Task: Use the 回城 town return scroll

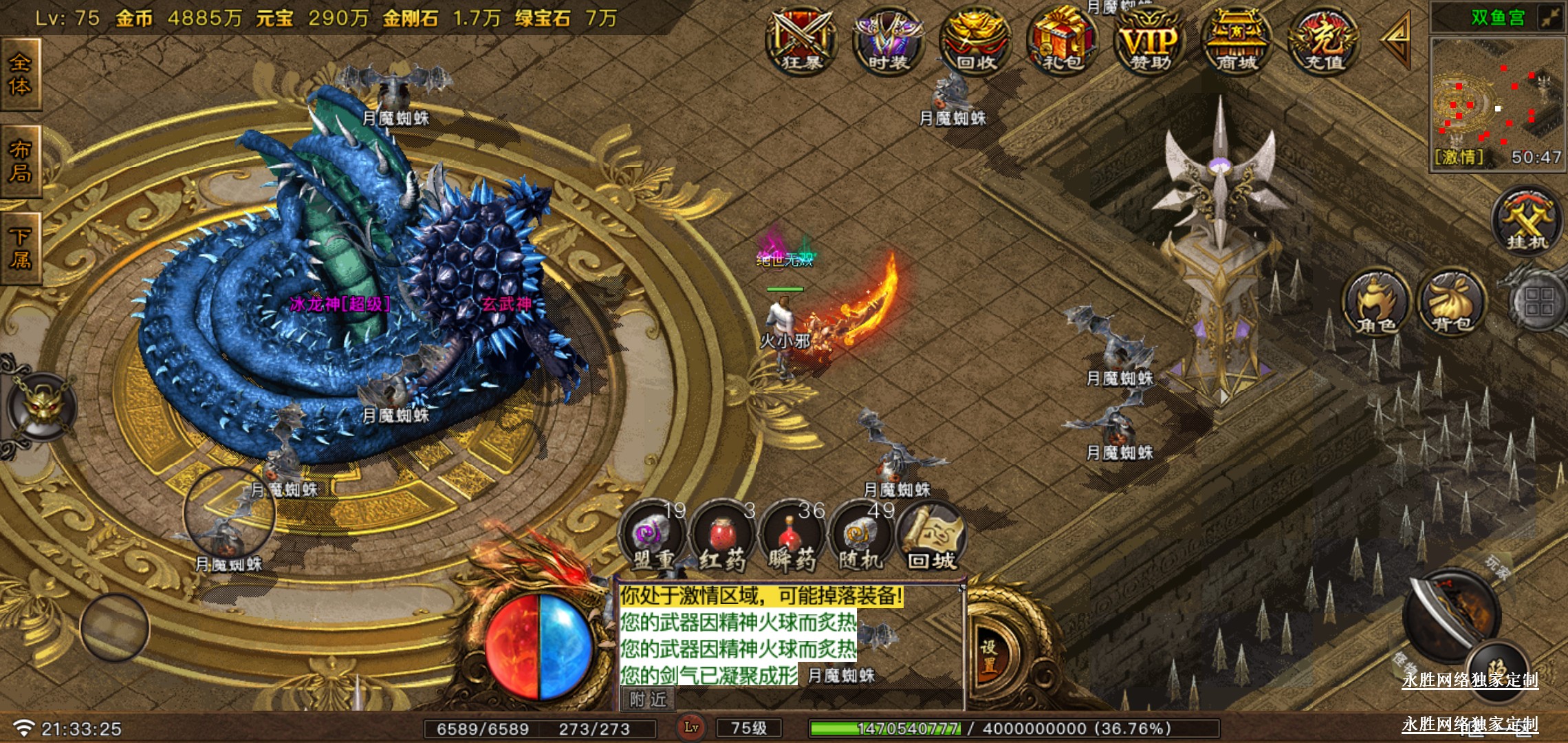Action: pyautogui.click(x=932, y=538)
